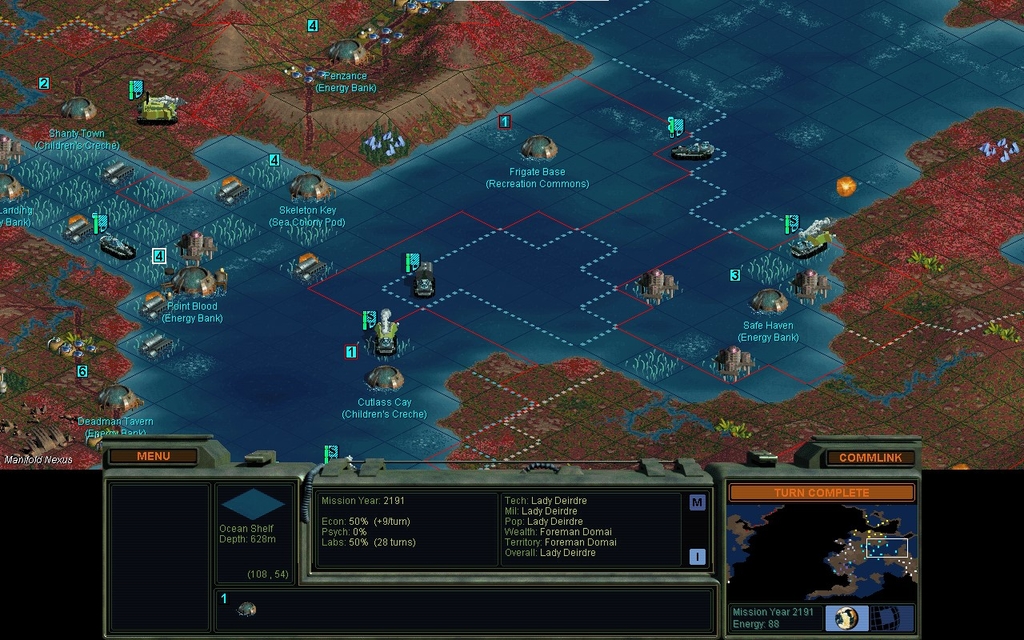Select the base icon in the stack list
This screenshot has width=1024, height=640.
(x=246, y=608)
